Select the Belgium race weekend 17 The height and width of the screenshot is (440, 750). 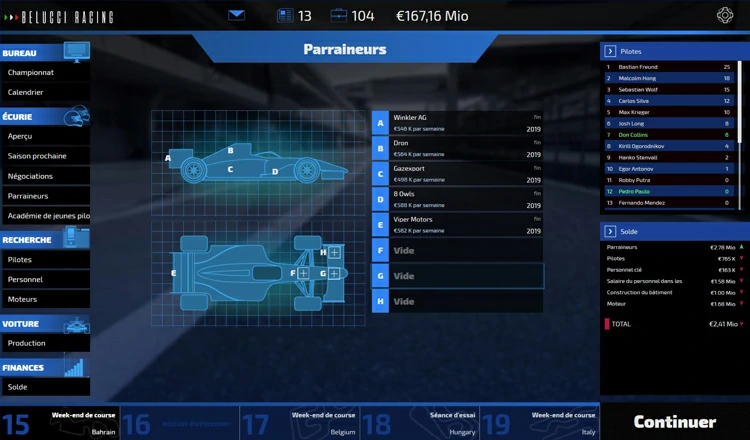299,422
